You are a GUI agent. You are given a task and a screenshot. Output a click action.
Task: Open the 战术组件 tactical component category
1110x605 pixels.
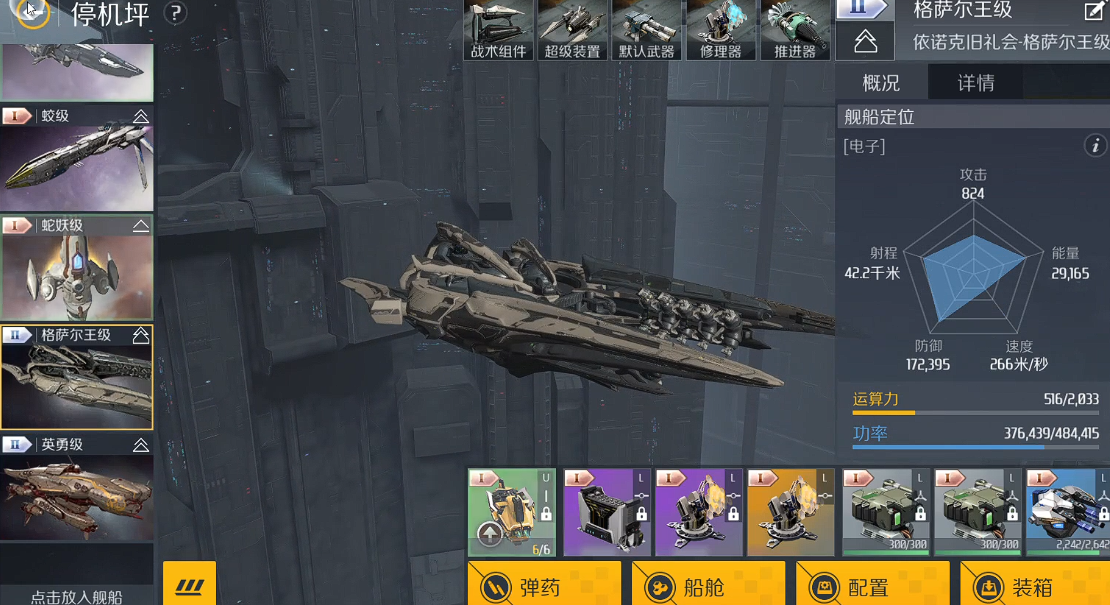(499, 30)
